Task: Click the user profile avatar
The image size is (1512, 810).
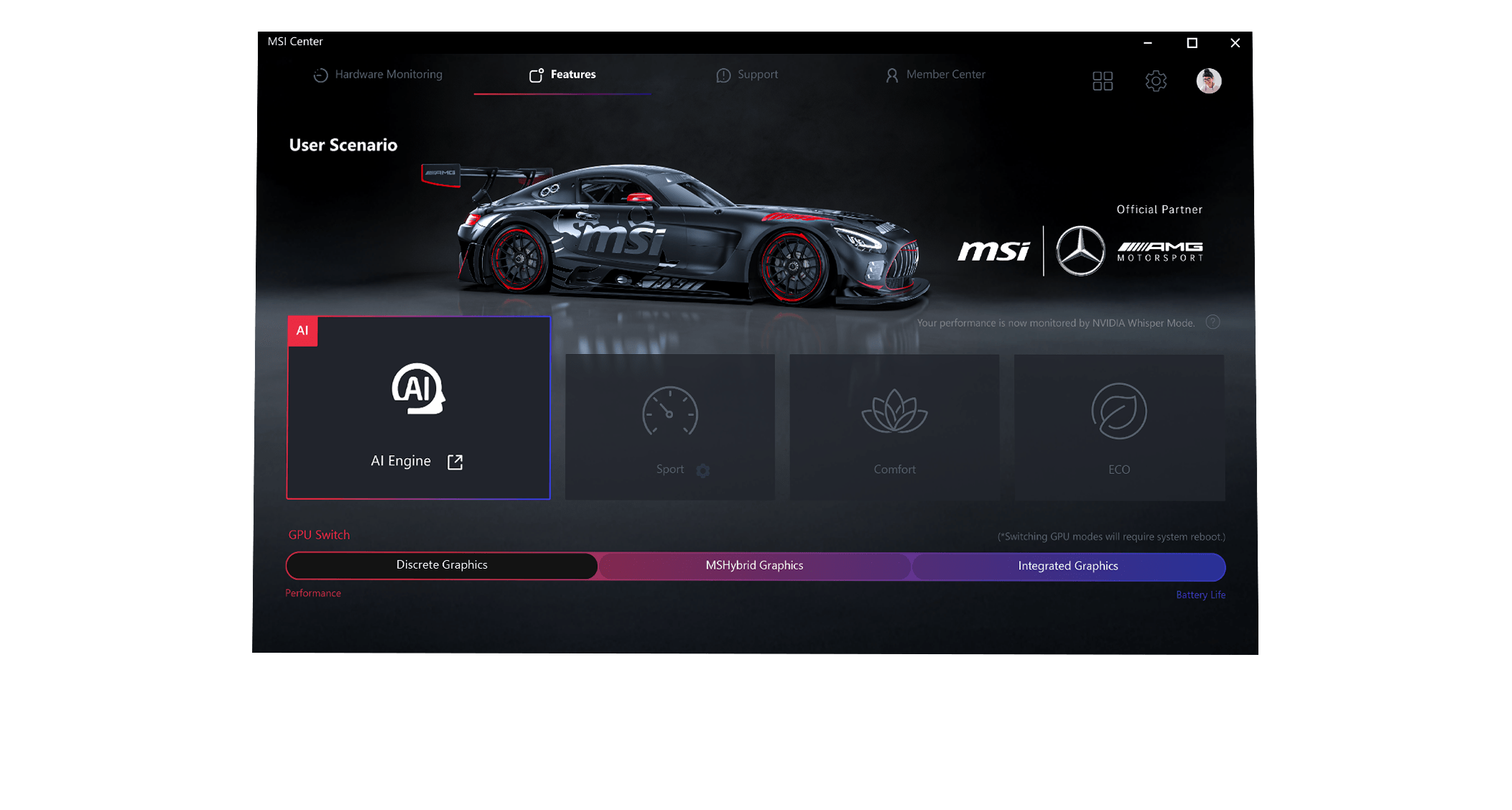Action: [1209, 81]
